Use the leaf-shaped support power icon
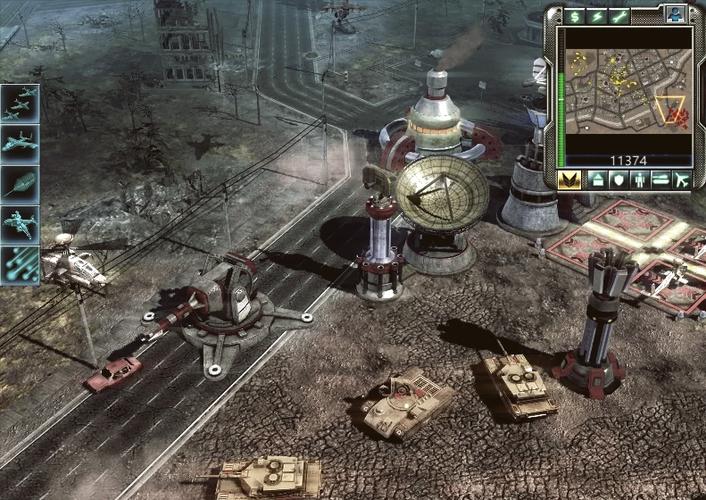The image size is (706, 500). (x=20, y=183)
